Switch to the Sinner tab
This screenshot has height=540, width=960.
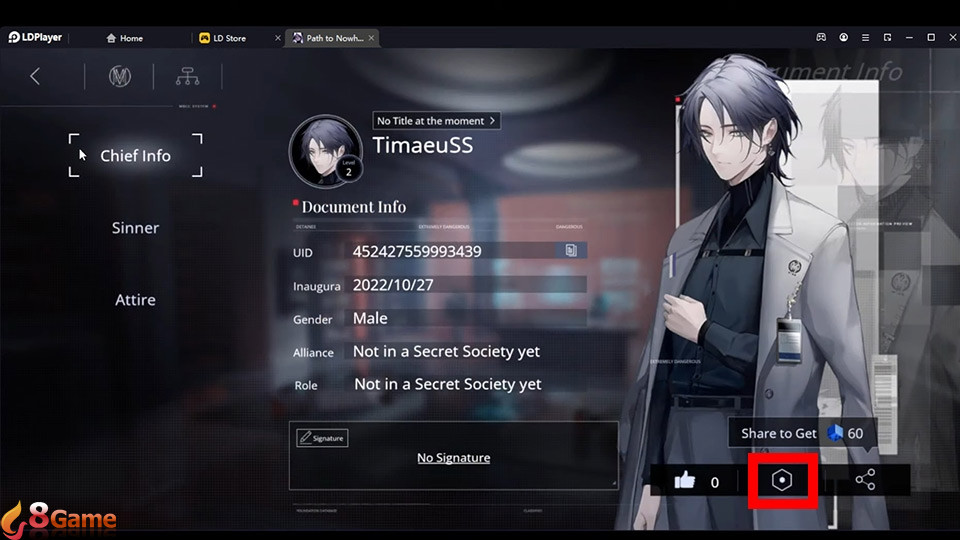click(x=135, y=228)
